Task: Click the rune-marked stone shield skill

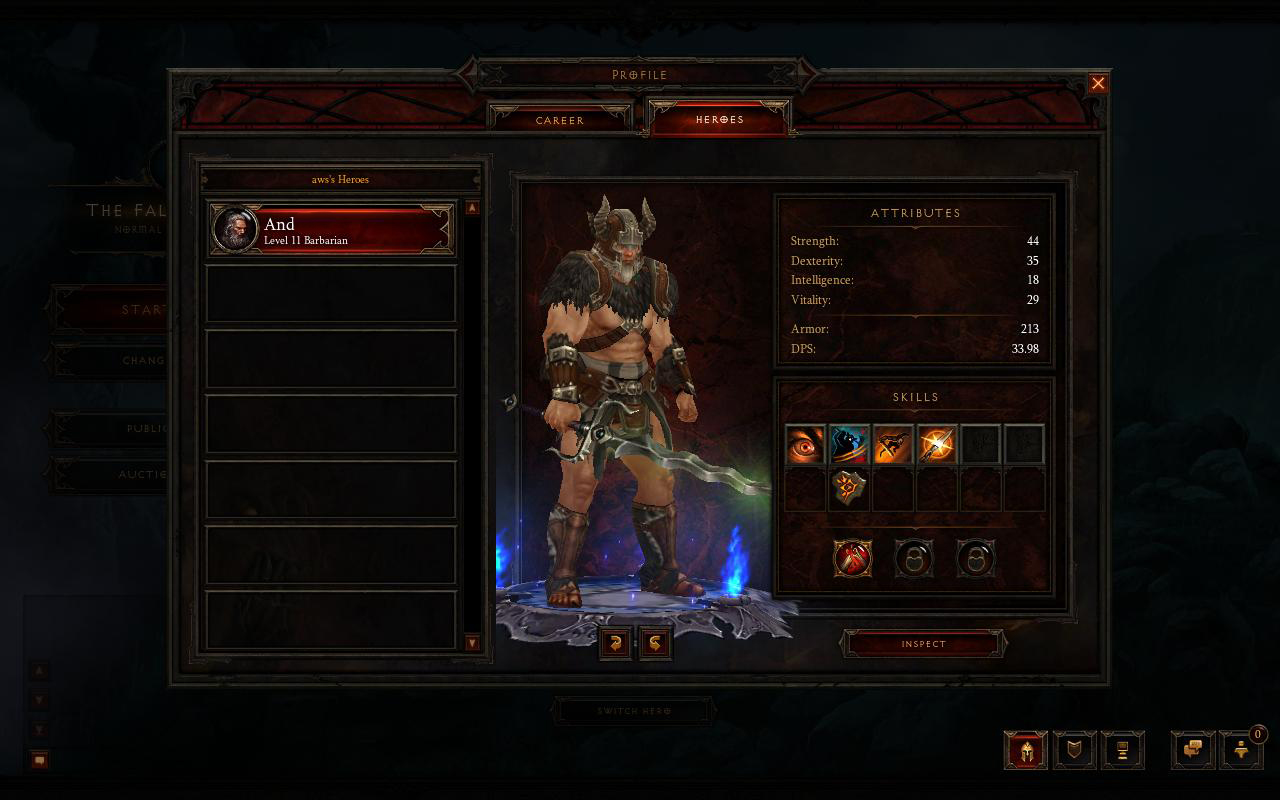Action: pos(849,490)
